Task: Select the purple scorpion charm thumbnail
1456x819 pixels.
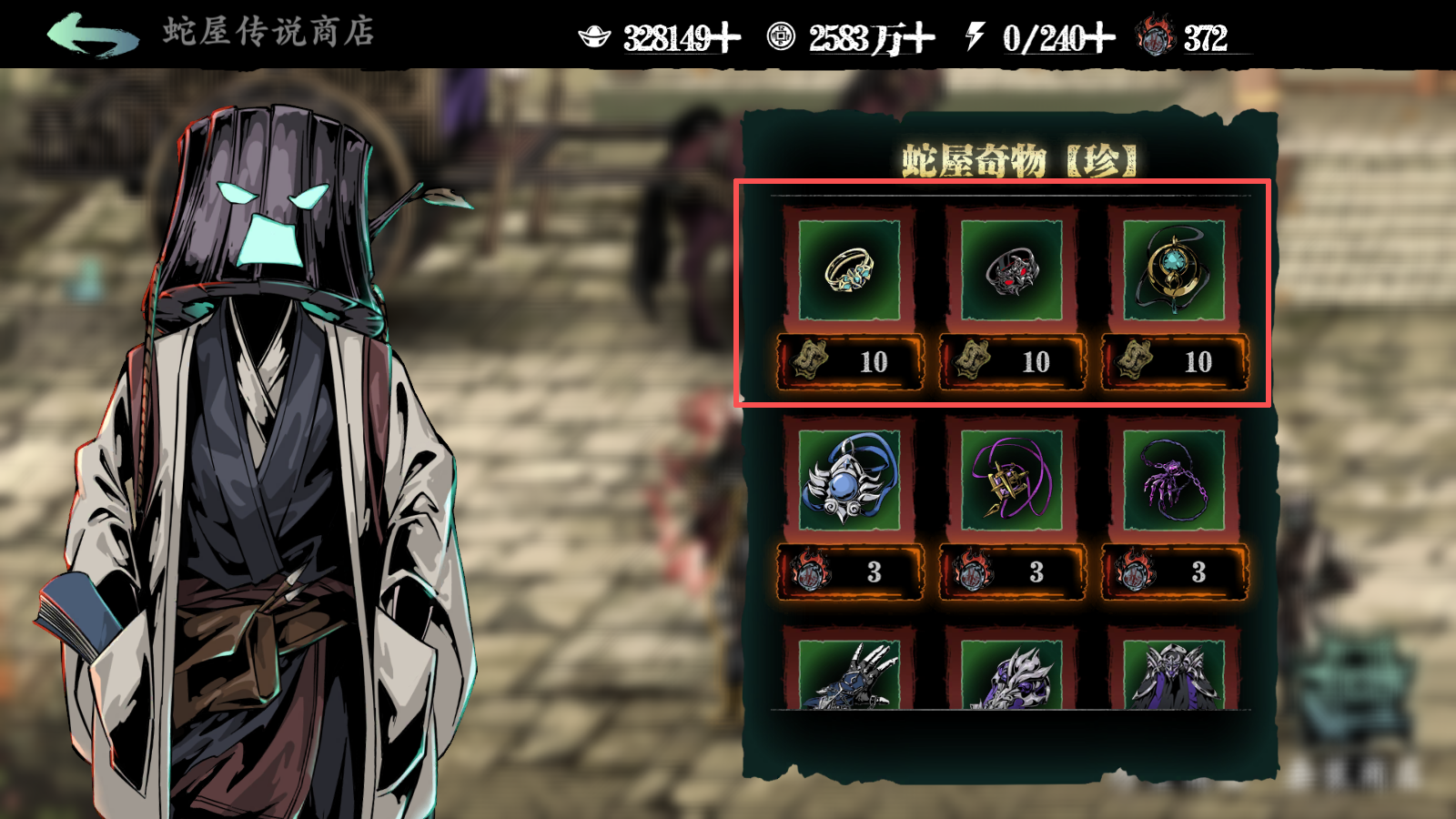Action: pyautogui.click(x=1174, y=484)
